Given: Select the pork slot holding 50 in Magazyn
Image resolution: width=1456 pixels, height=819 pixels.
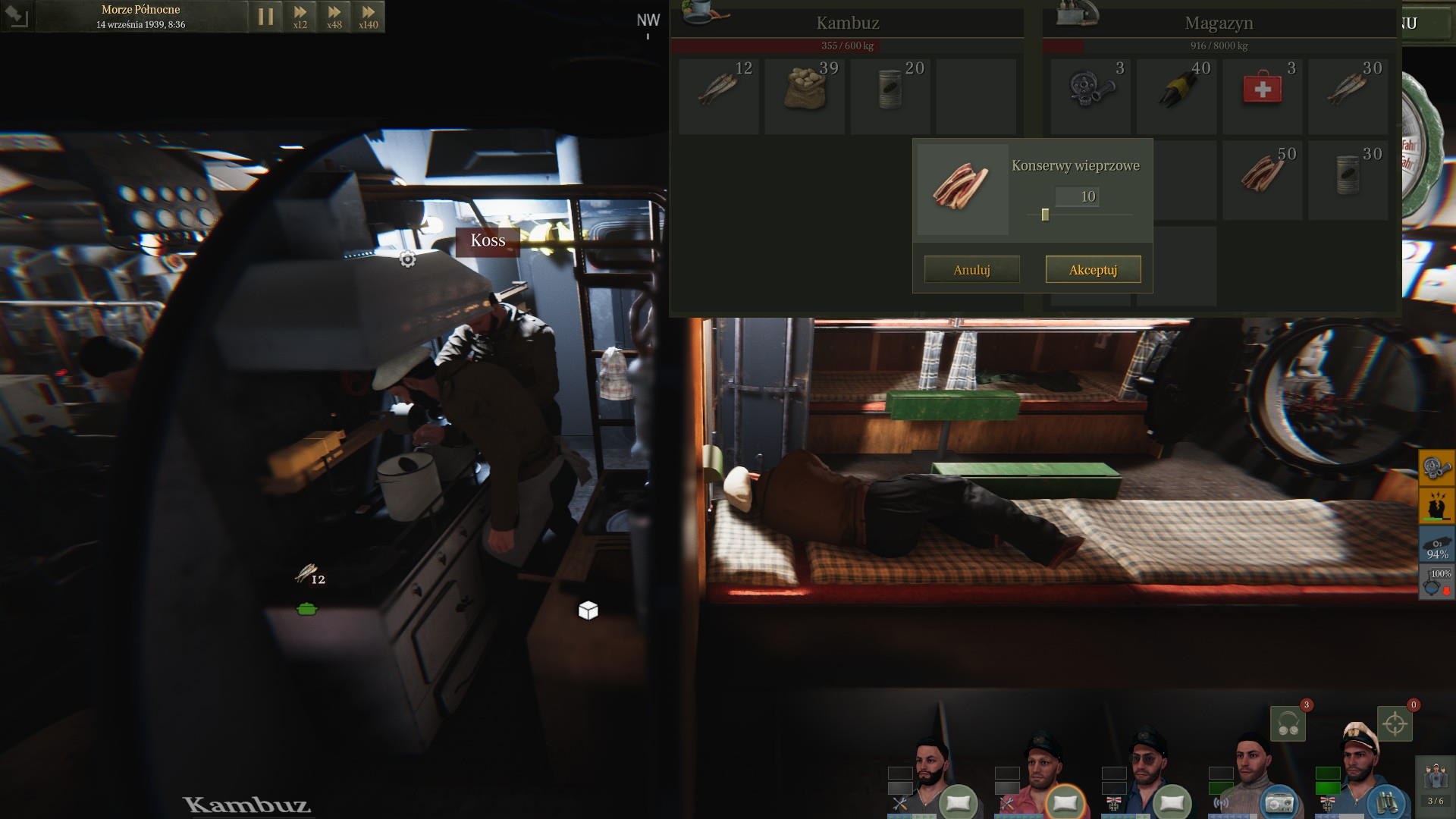Looking at the screenshot, I should [1262, 181].
